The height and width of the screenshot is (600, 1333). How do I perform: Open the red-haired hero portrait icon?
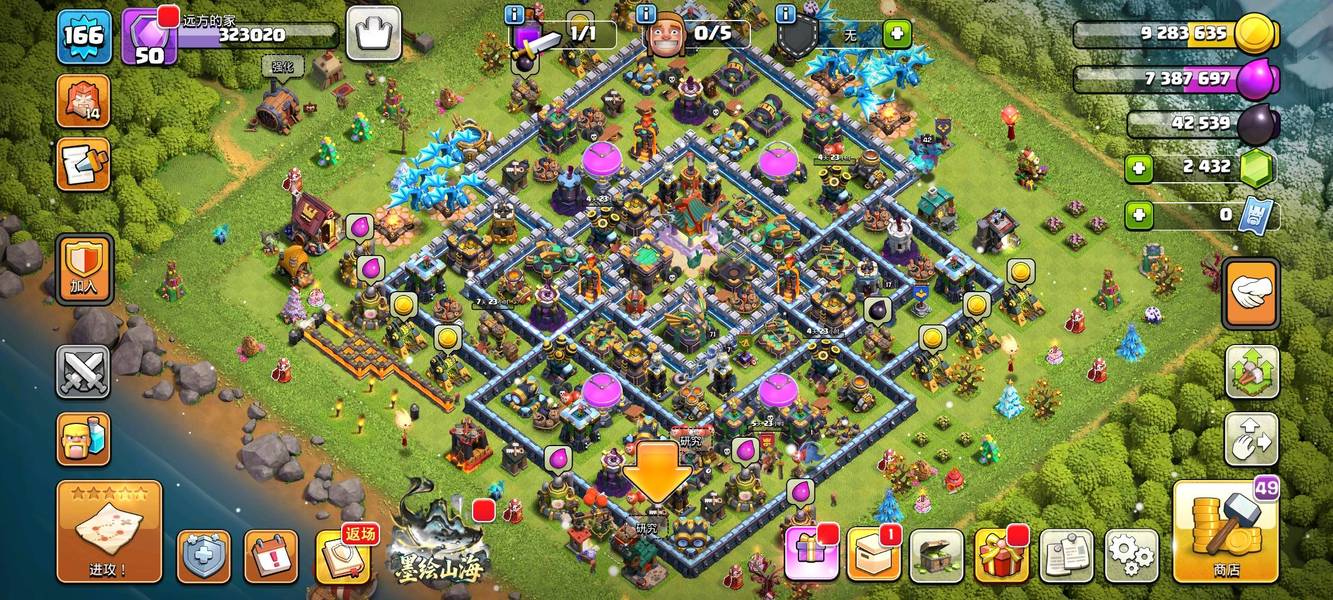coord(83,101)
